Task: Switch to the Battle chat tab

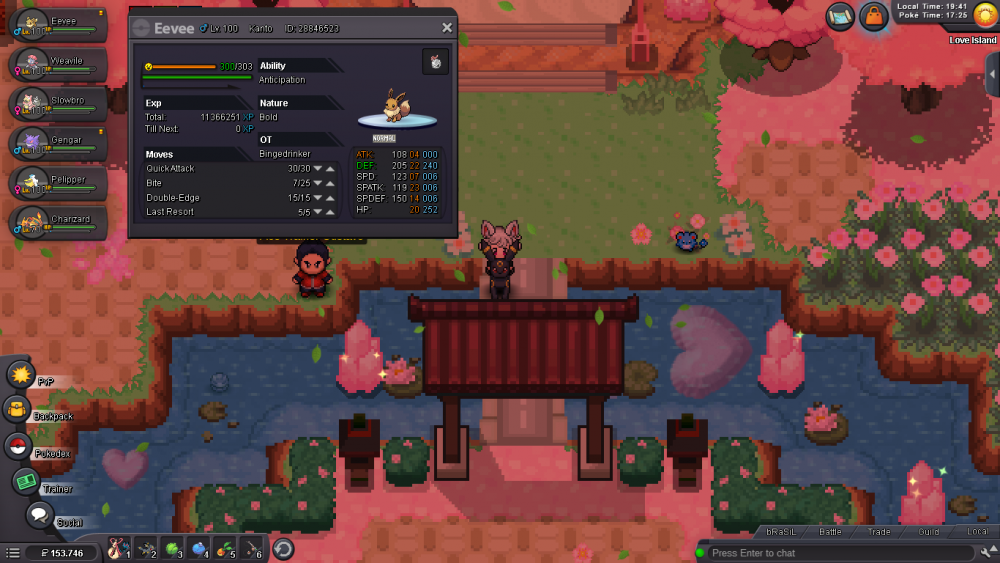Action: pos(830,532)
